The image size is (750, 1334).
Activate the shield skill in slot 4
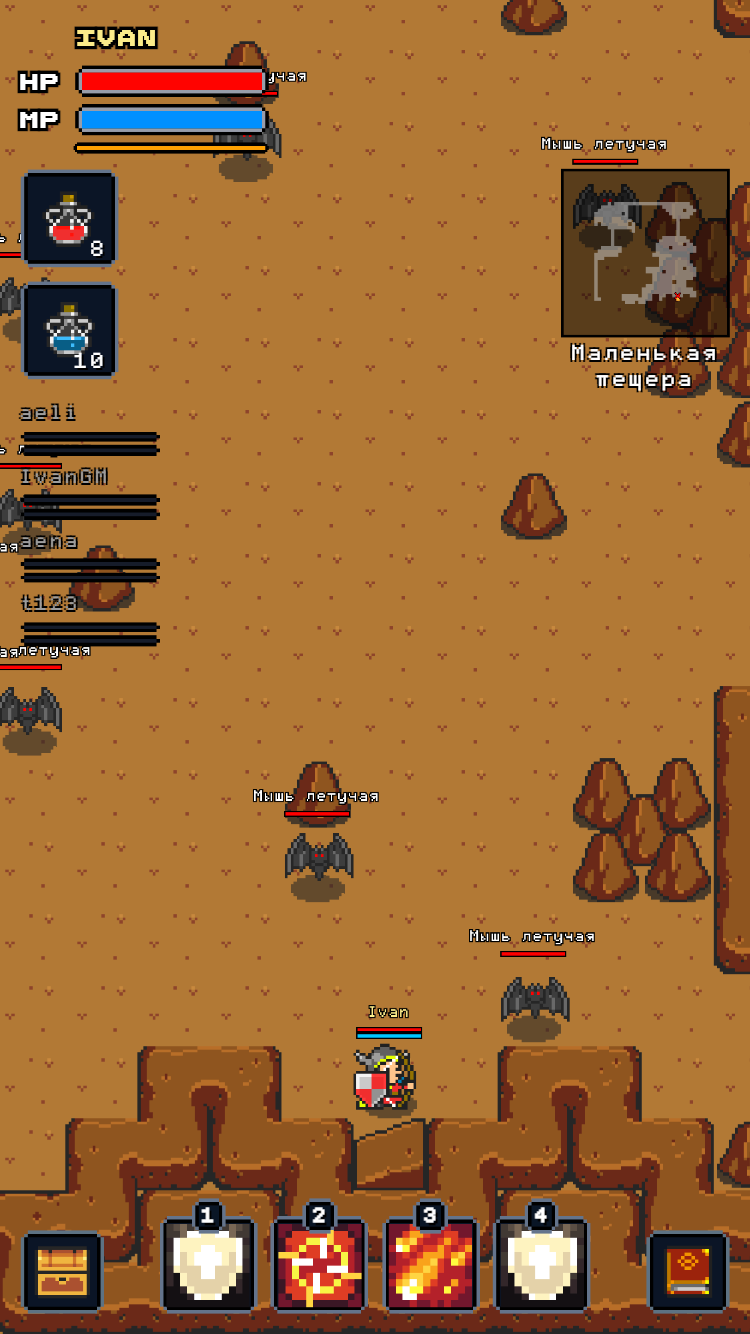pyautogui.click(x=542, y=1264)
